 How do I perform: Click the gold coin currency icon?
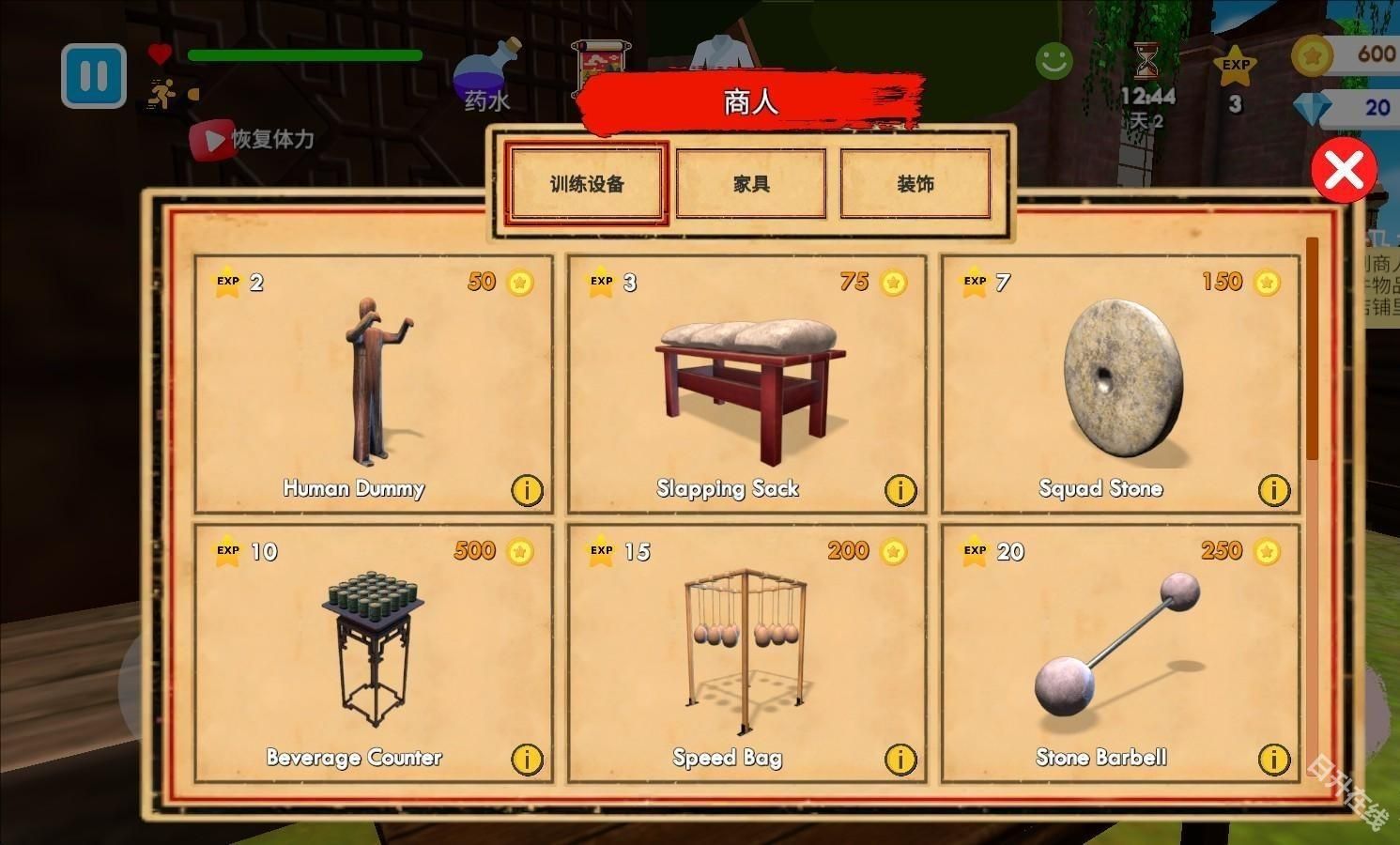(x=1314, y=56)
